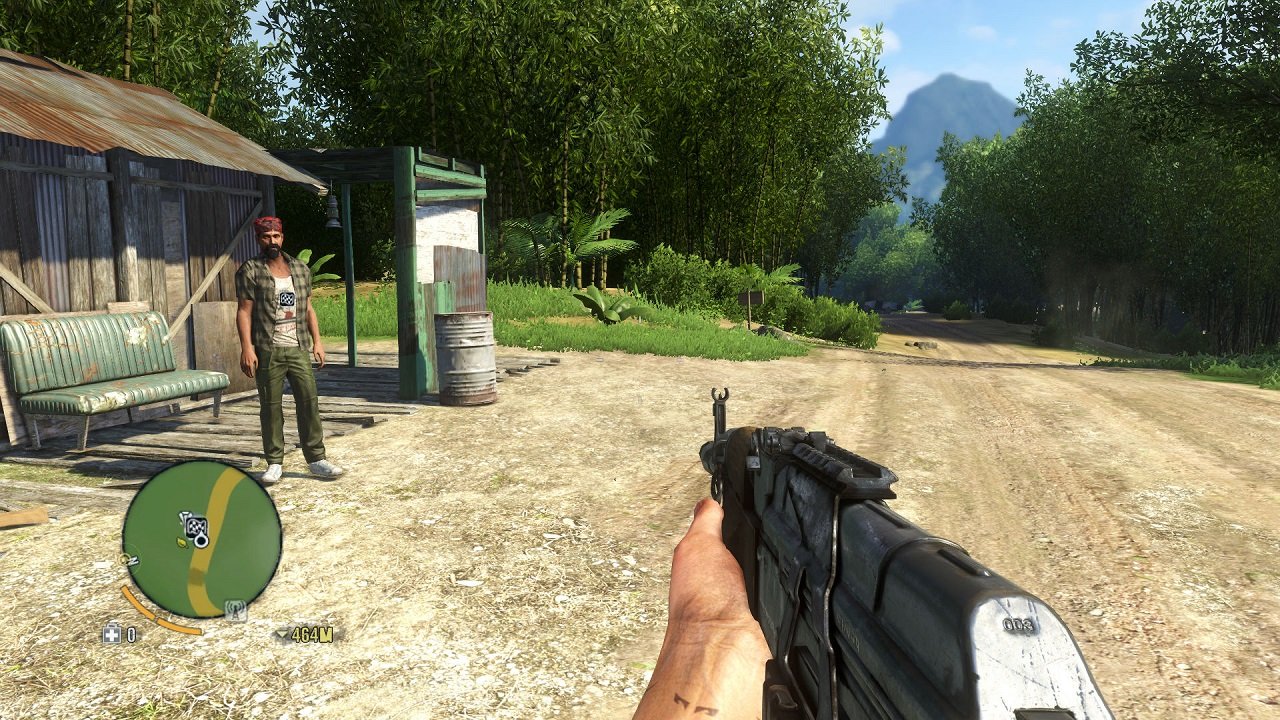Select the checkered-flag objective icon on the minimap
The height and width of the screenshot is (720, 1280).
(x=196, y=527)
